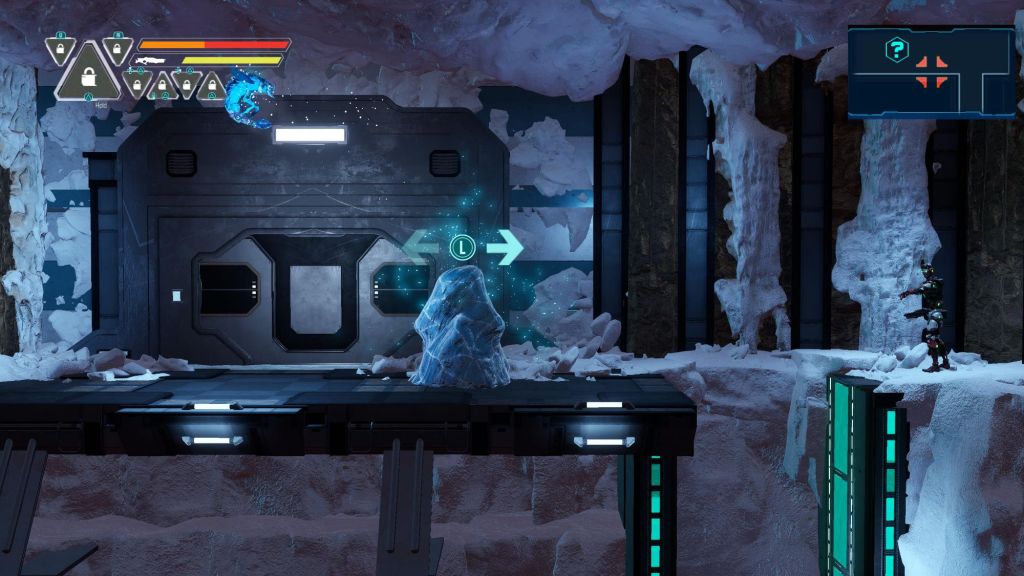Viewport: 1024px width, 576px height.
Task: Select the red crosshair player marker on minimap
Action: [932, 71]
